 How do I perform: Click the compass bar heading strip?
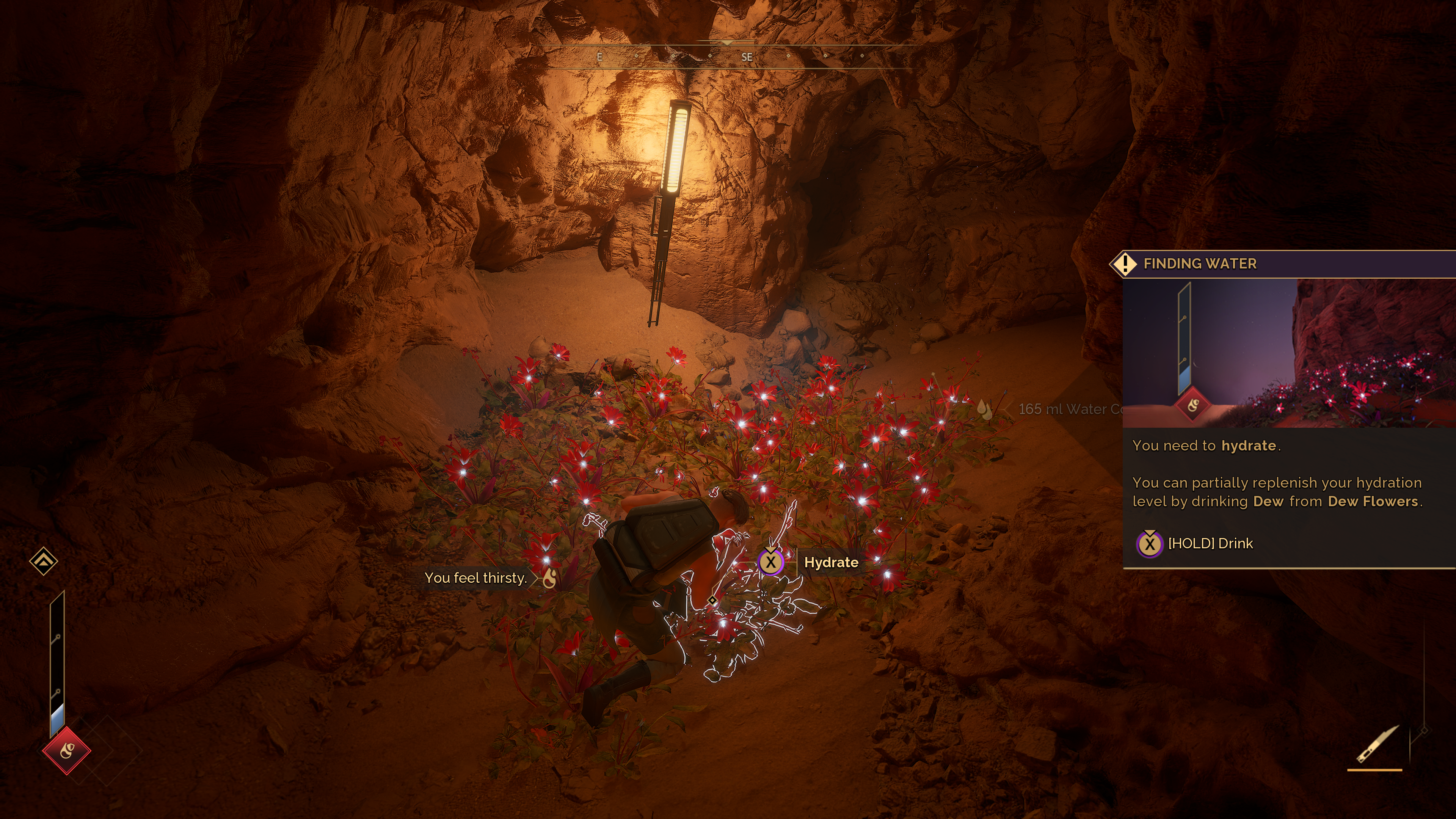[x=728, y=56]
